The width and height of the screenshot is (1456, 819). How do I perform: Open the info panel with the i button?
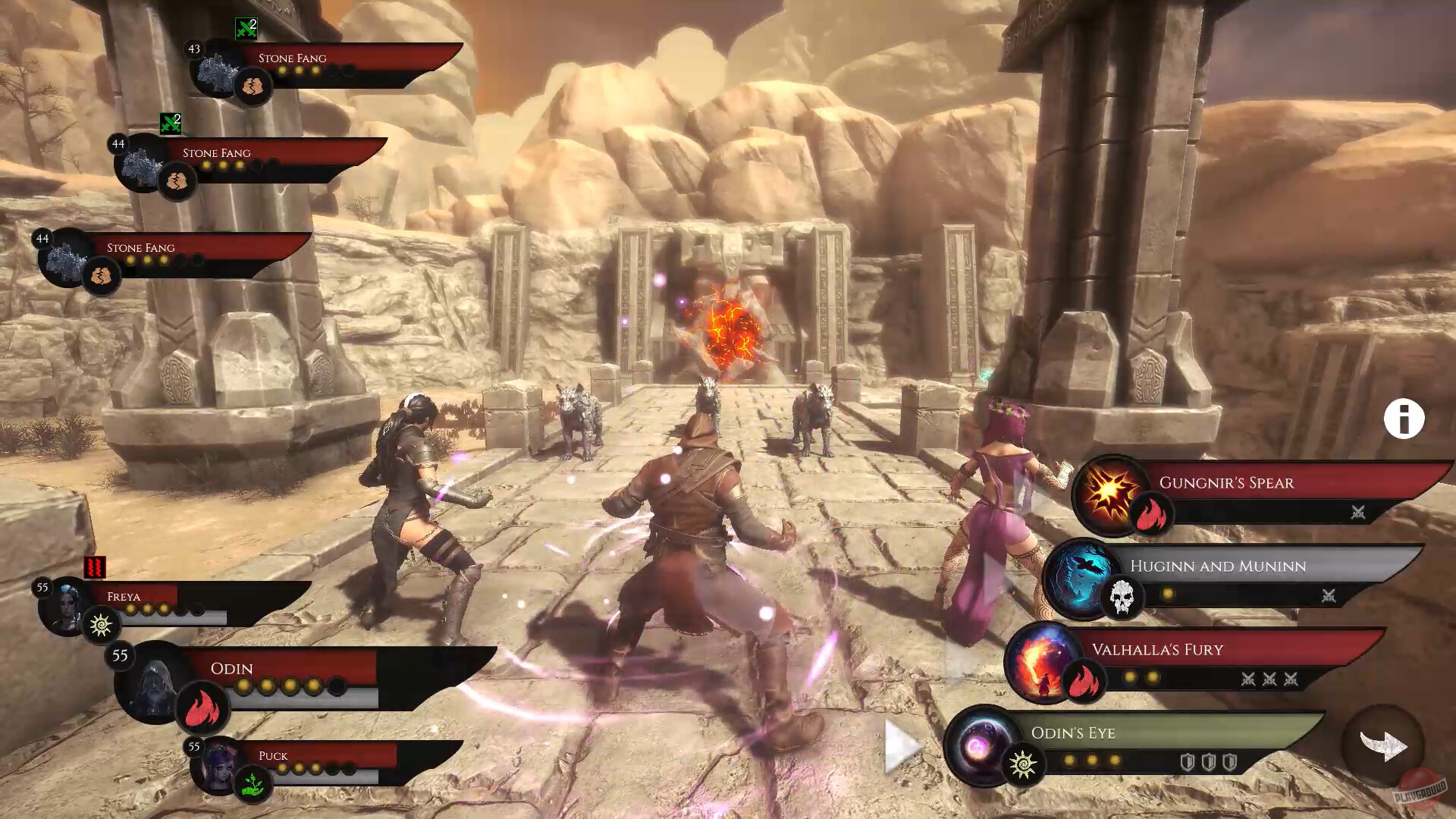pos(1404,419)
